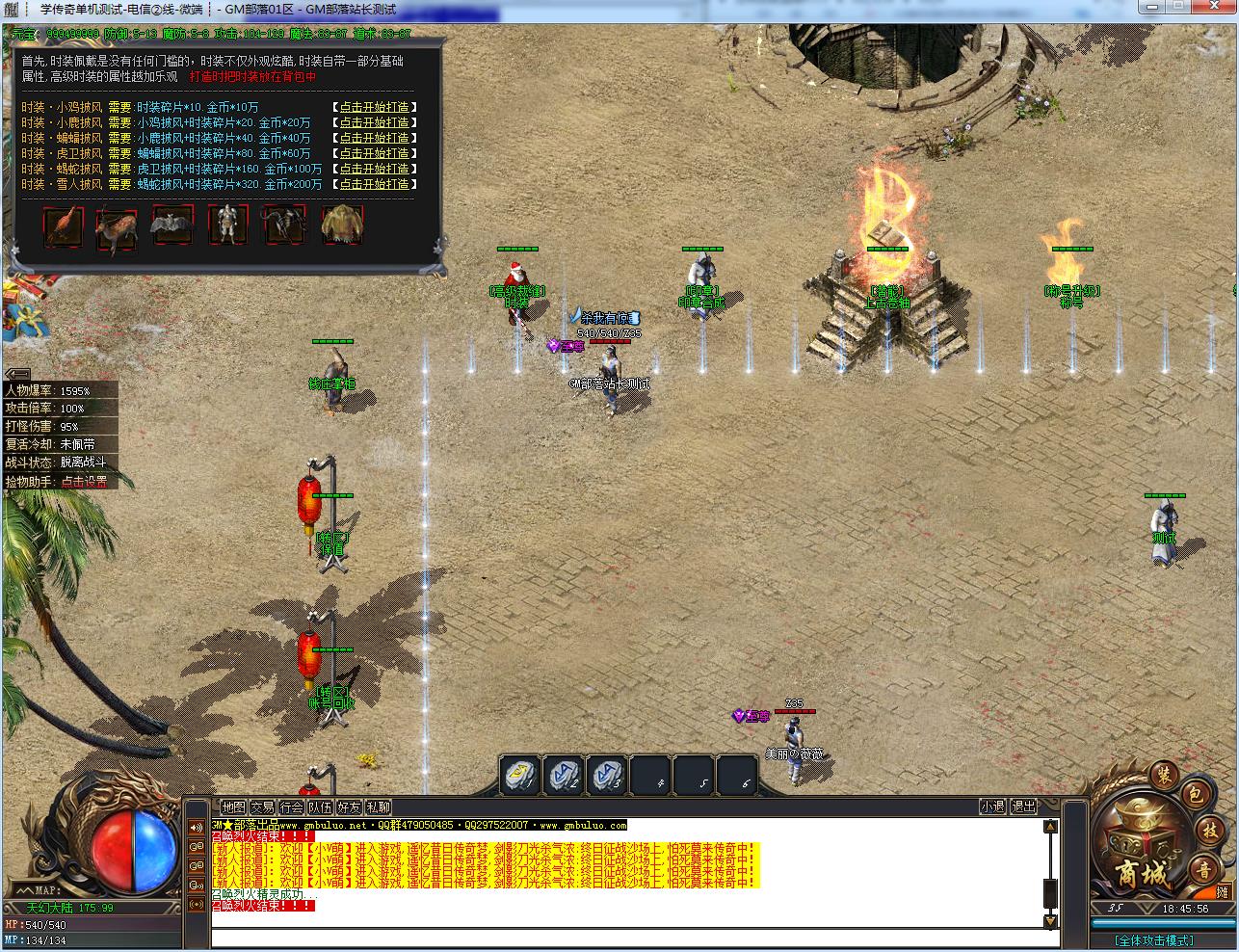Click the 退出 exit game button
Image resolution: width=1239 pixels, height=952 pixels.
coord(1023,807)
